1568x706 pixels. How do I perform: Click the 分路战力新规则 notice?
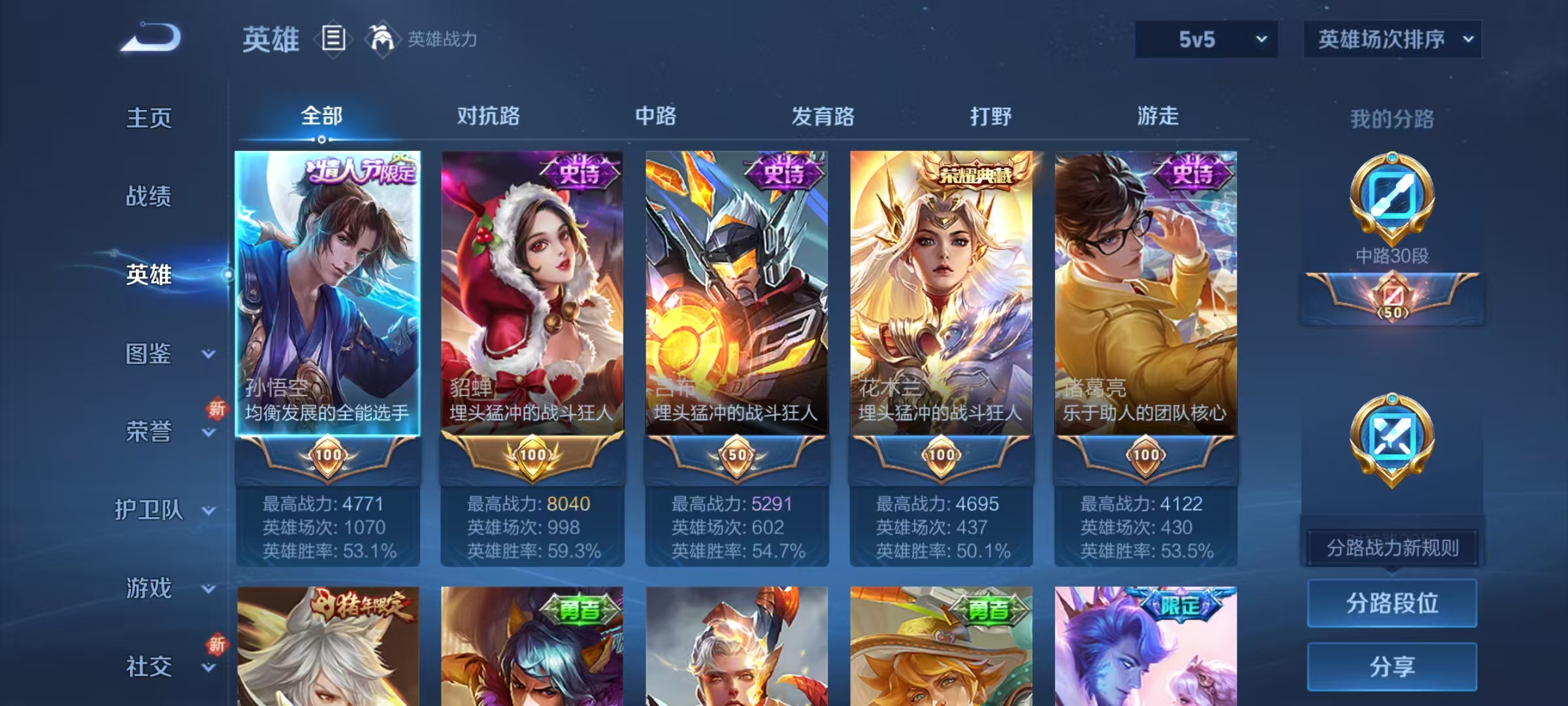1392,548
